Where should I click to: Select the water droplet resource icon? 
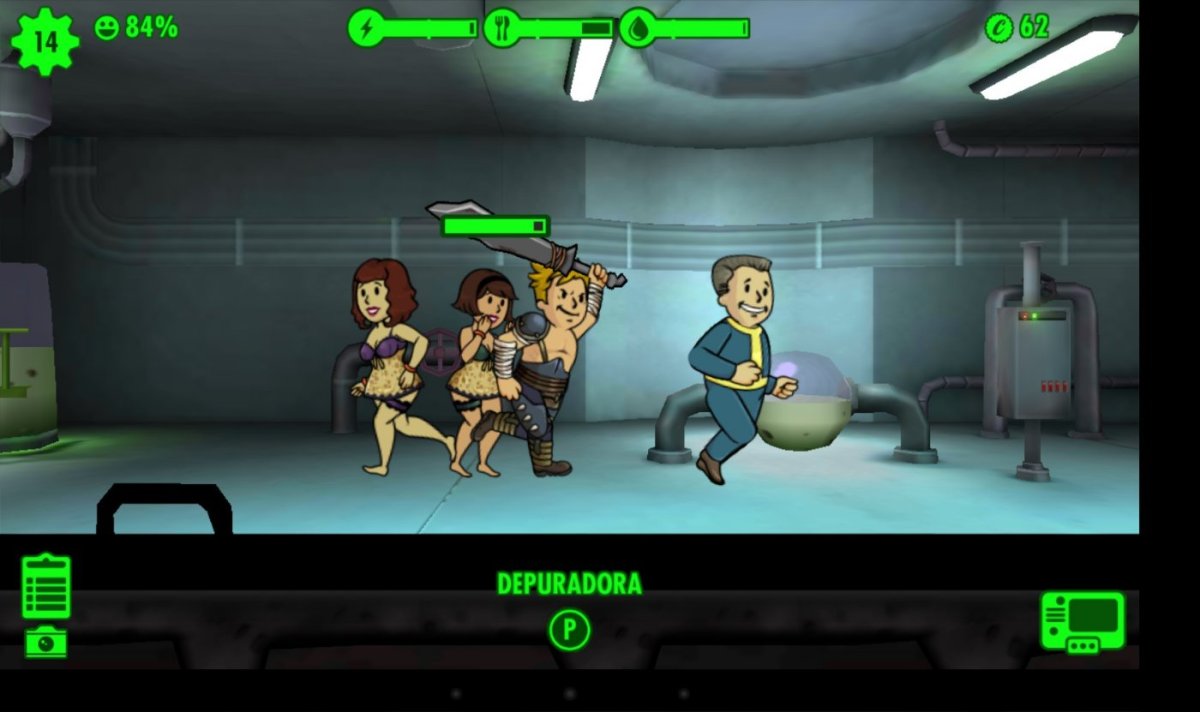point(637,28)
